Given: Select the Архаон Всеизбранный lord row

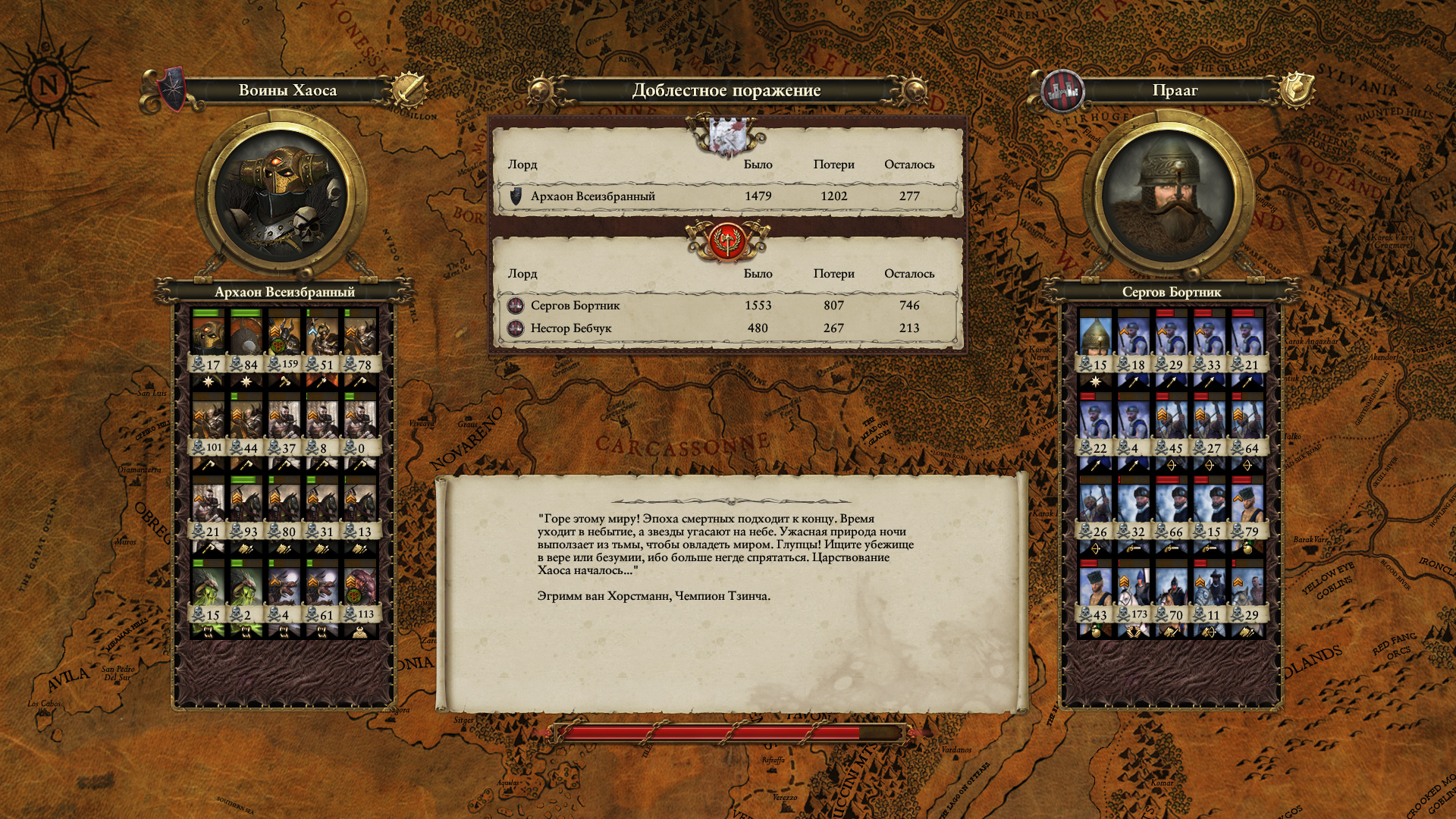Looking at the screenshot, I should (x=726, y=196).
